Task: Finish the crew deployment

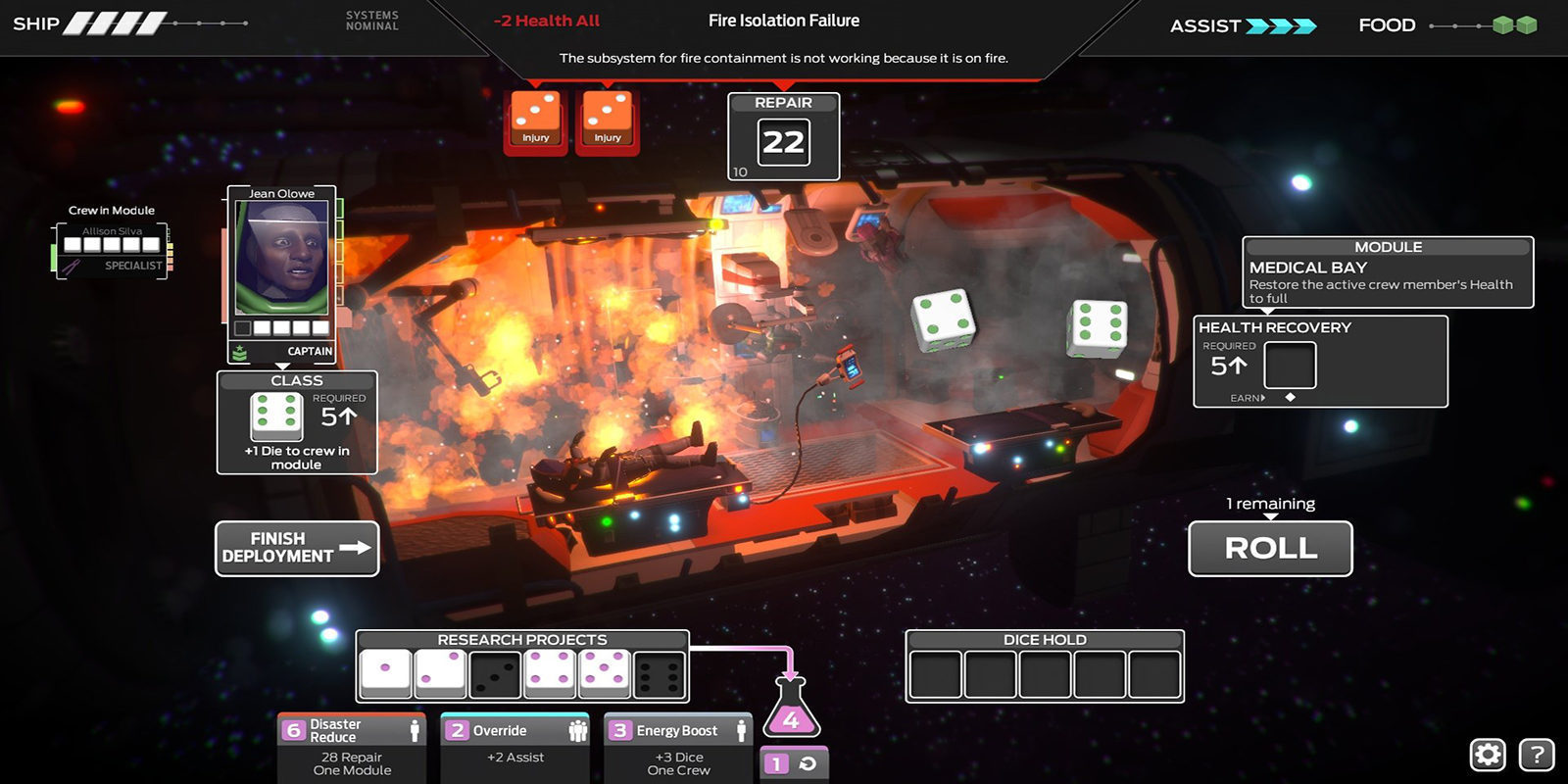Action: point(297,548)
